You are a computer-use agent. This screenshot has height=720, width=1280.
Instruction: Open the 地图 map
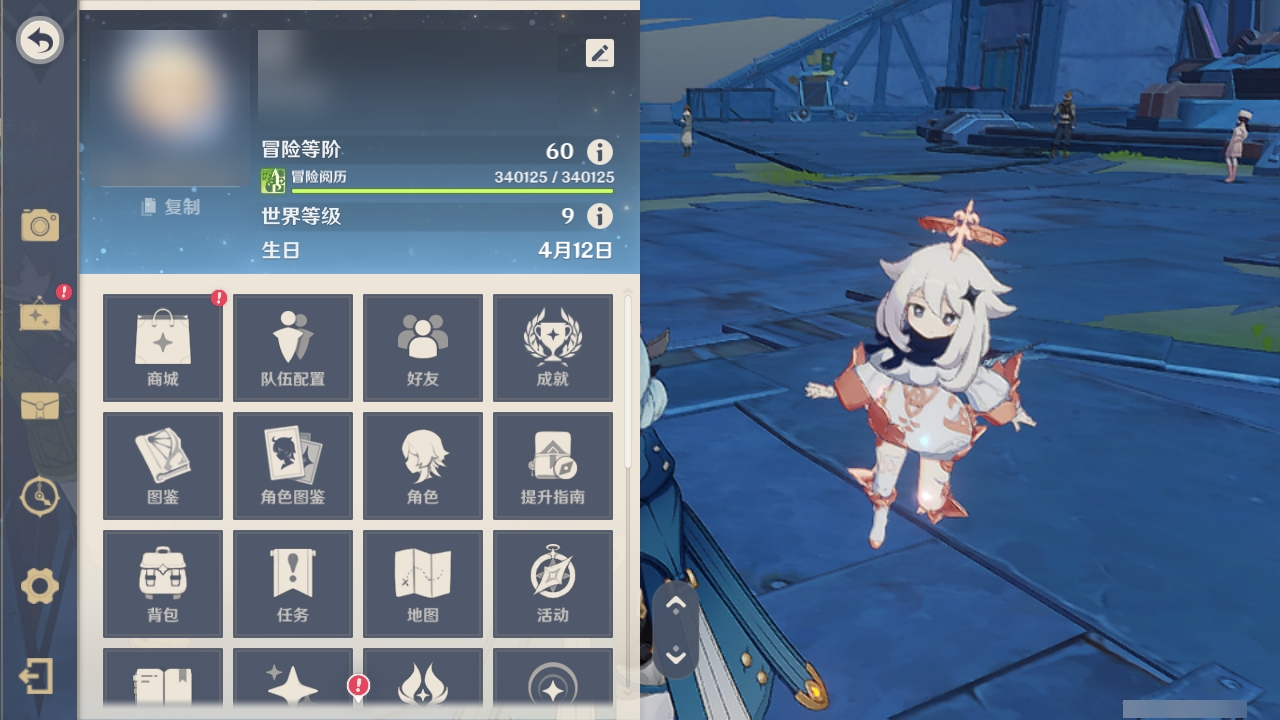(x=422, y=583)
